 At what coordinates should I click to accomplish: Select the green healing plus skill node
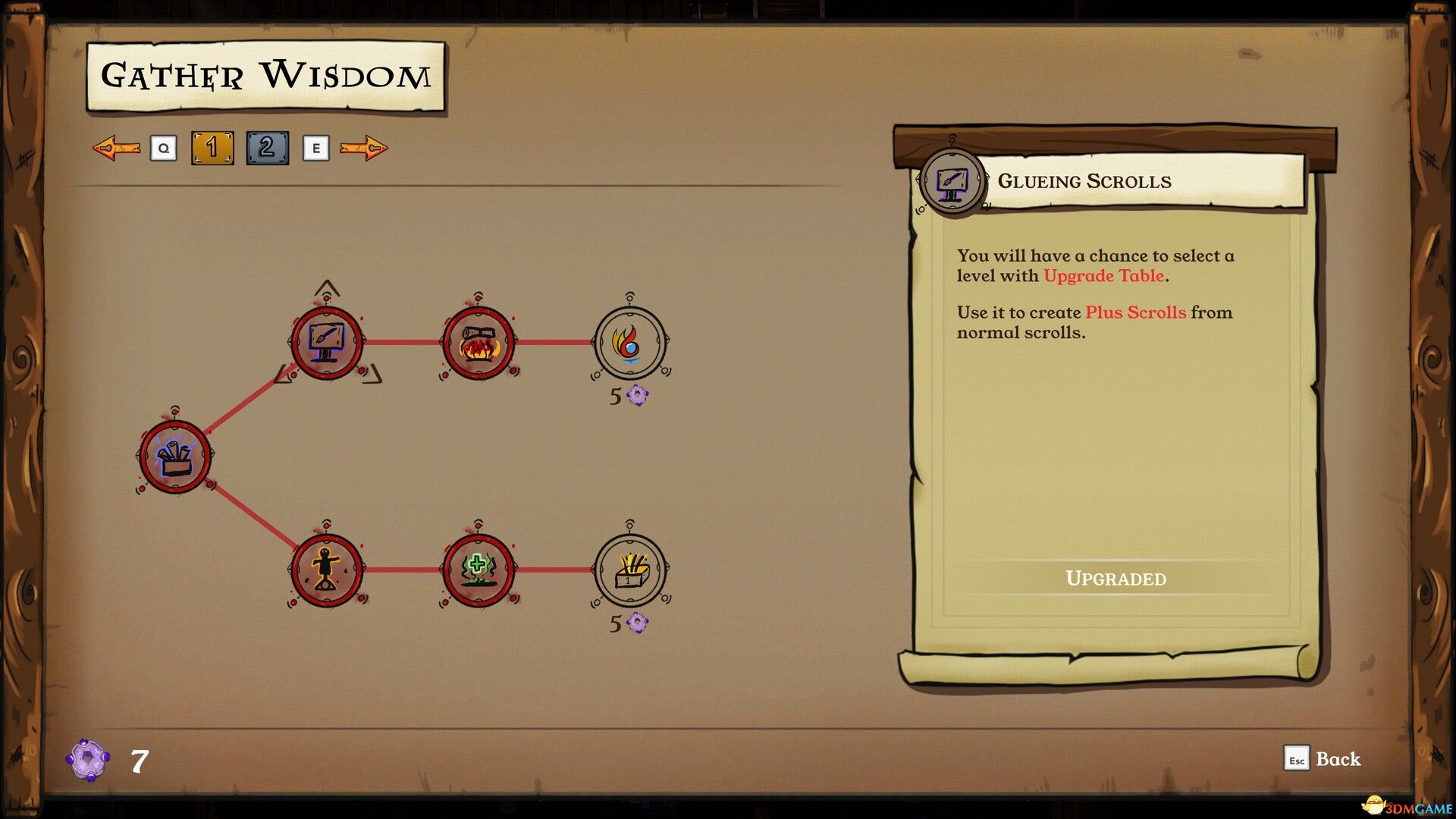pos(480,571)
